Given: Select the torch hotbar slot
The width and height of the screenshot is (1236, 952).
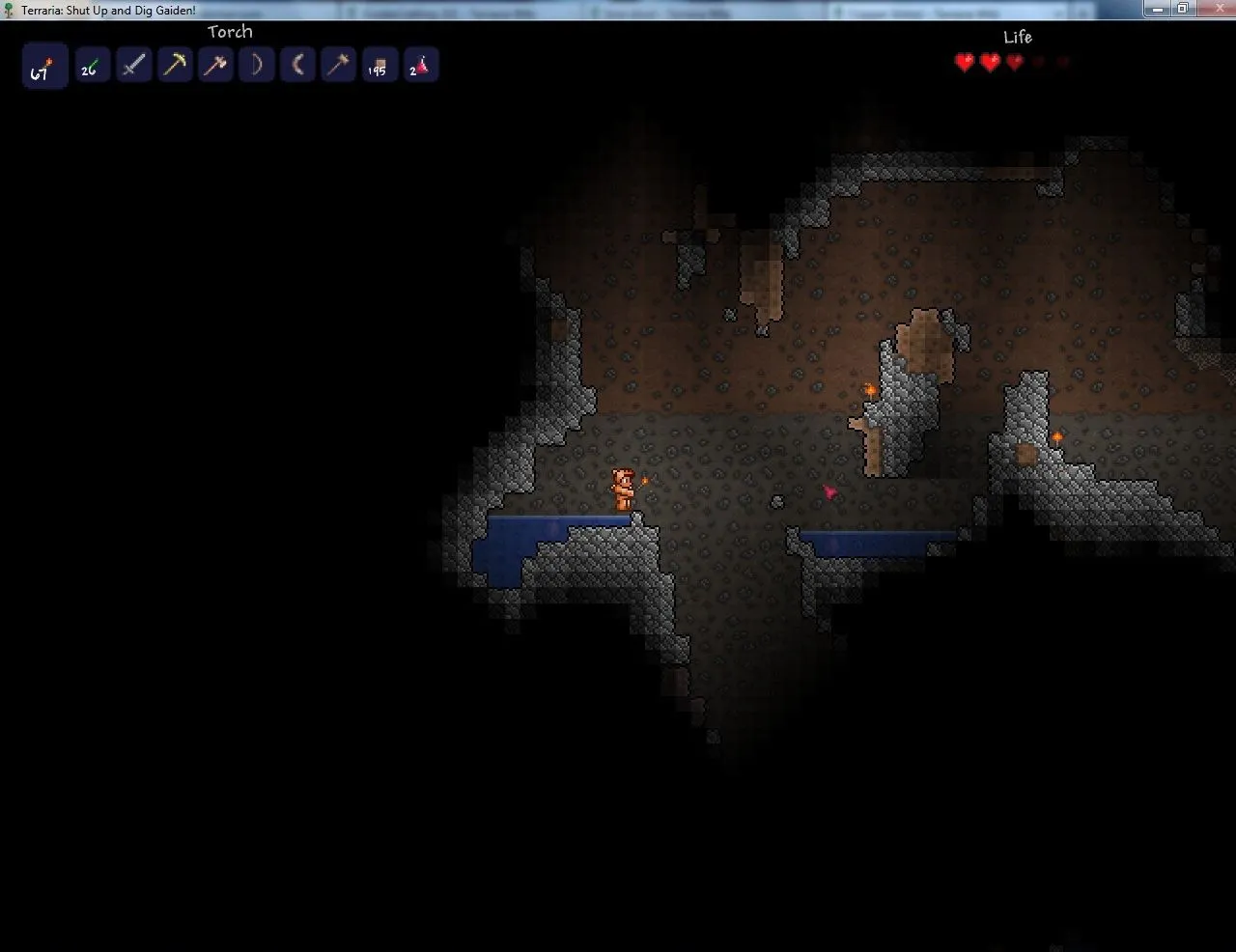Looking at the screenshot, I should tap(44, 66).
